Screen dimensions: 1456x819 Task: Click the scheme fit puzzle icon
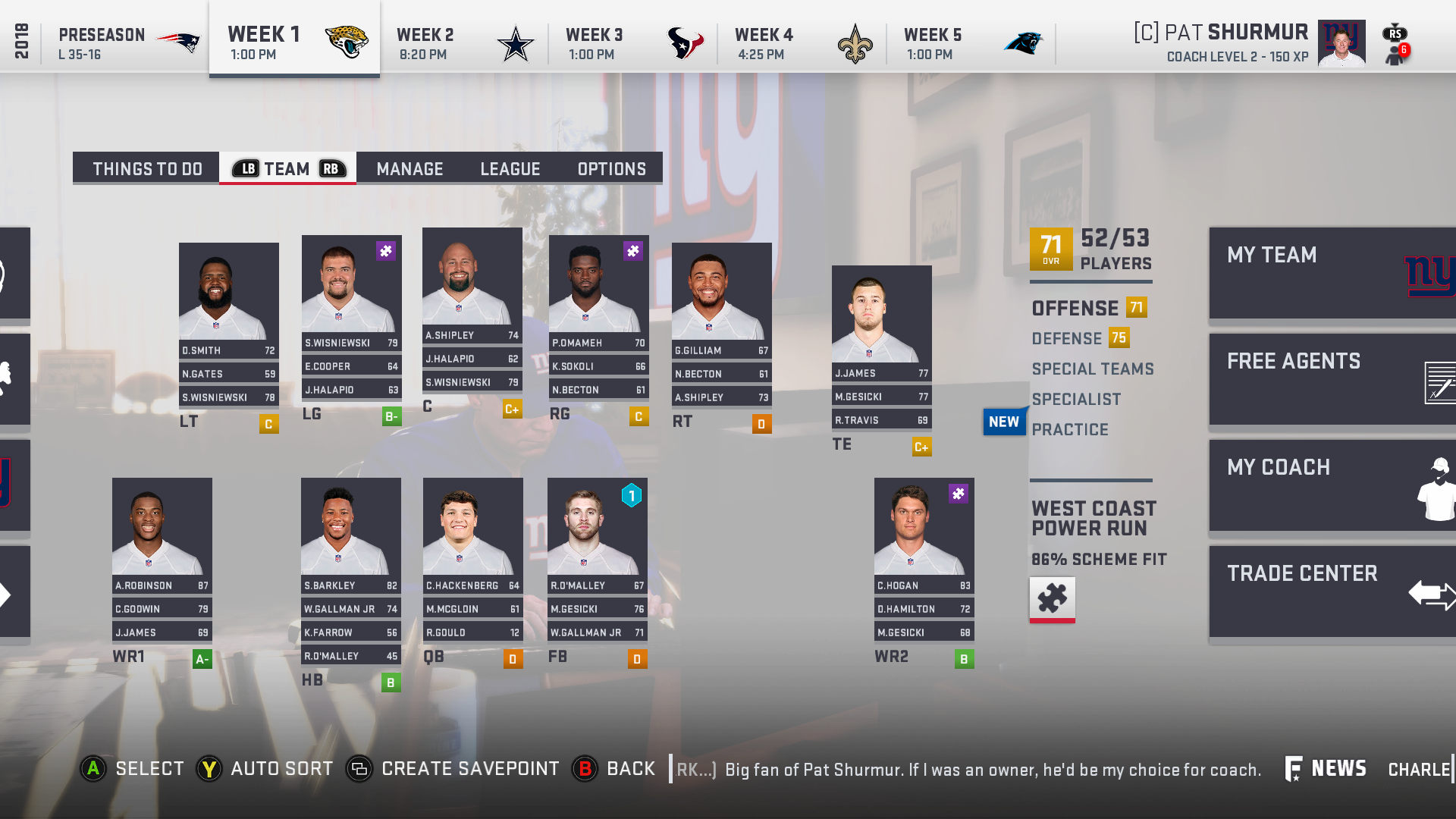1052,599
